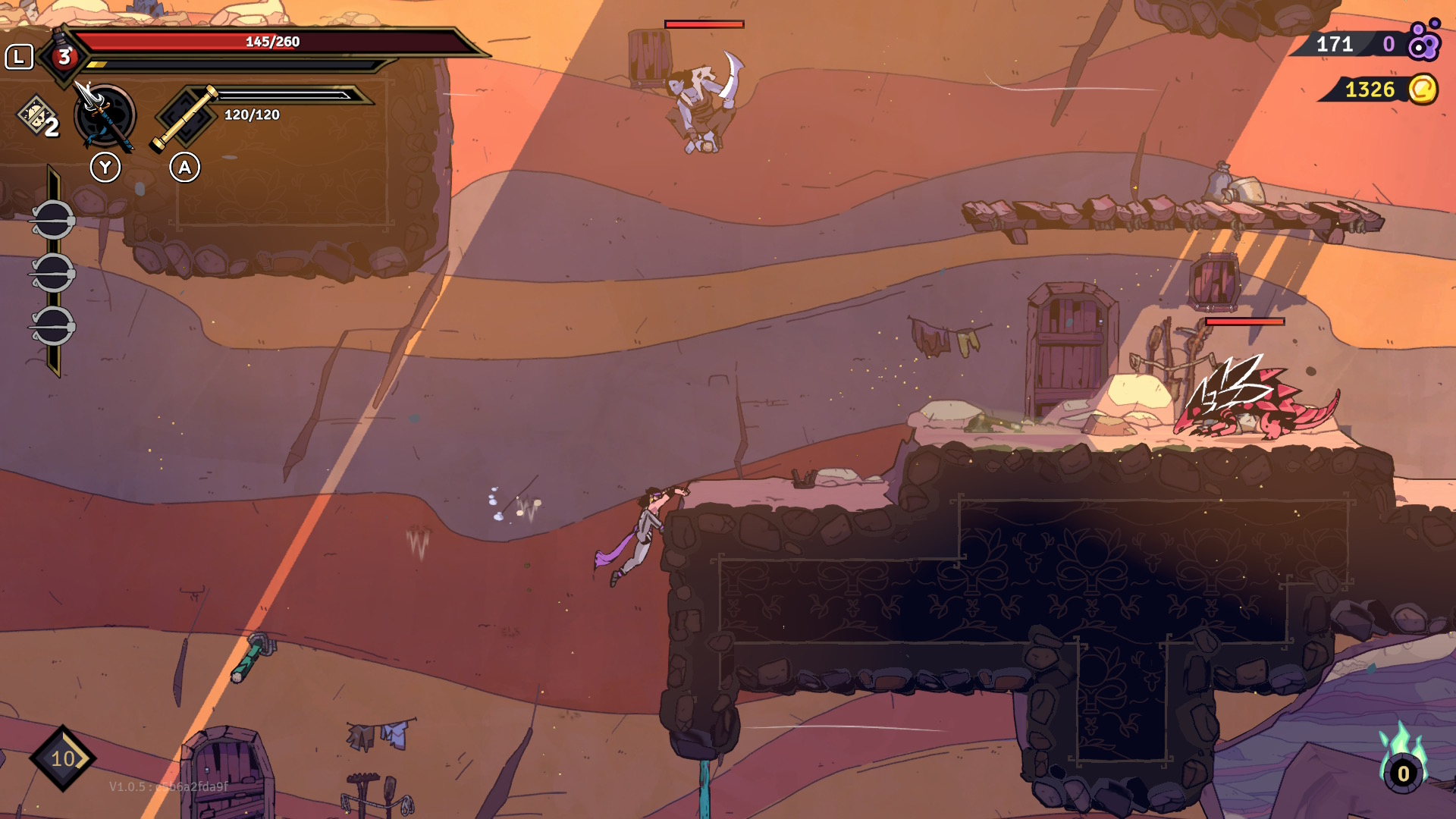
Task: Click the diamond badge showing 10
Action: point(62,758)
